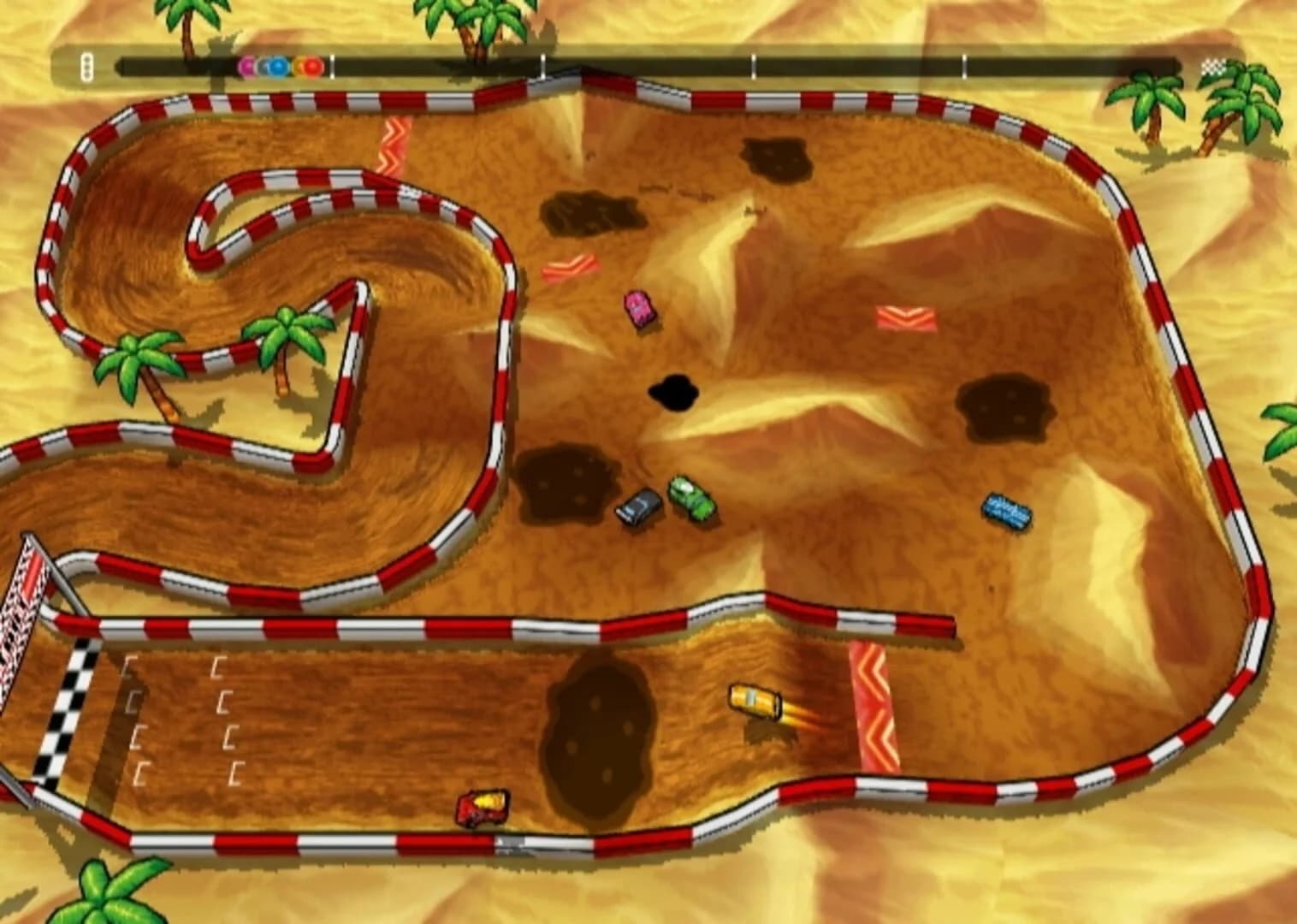Click the pink car marker on the progress bar

246,66
